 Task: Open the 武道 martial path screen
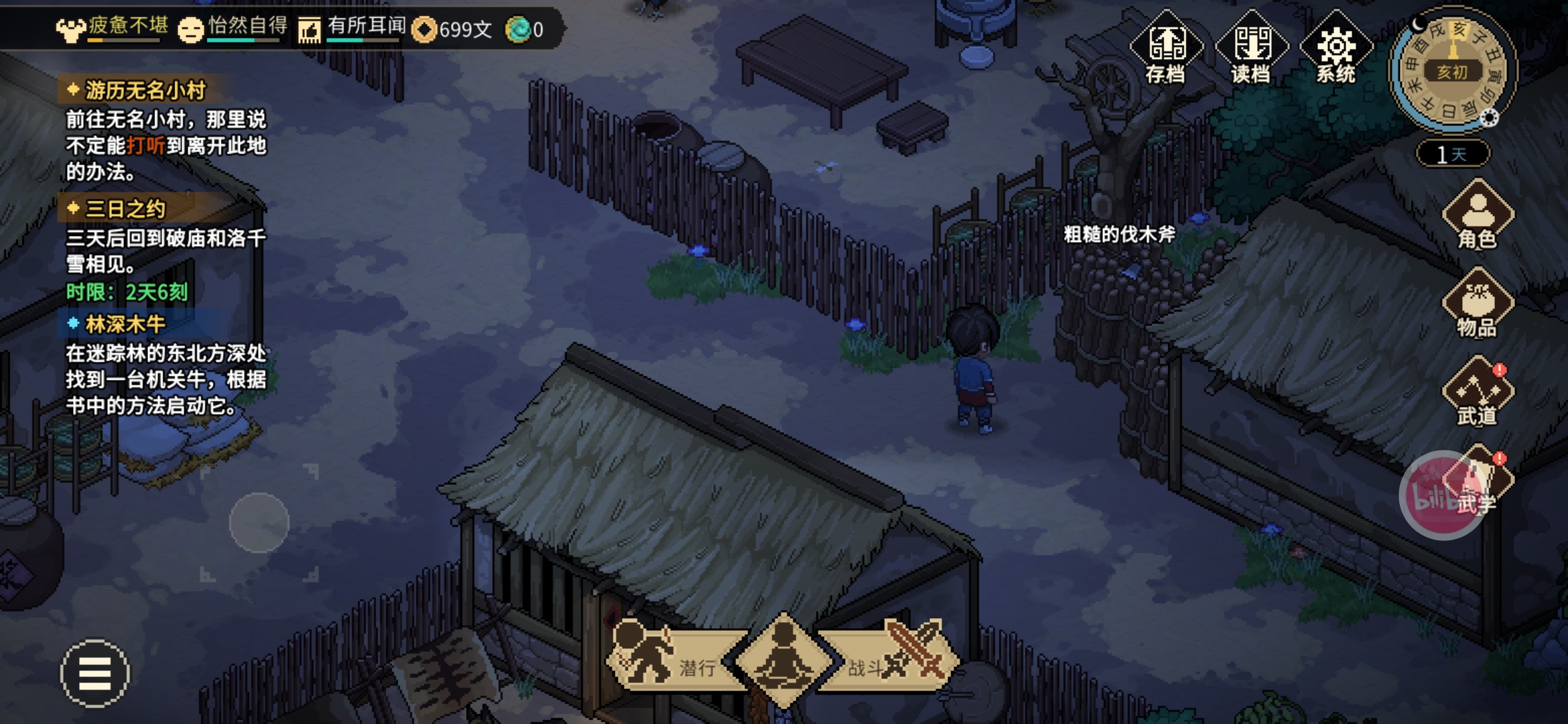pos(1478,394)
